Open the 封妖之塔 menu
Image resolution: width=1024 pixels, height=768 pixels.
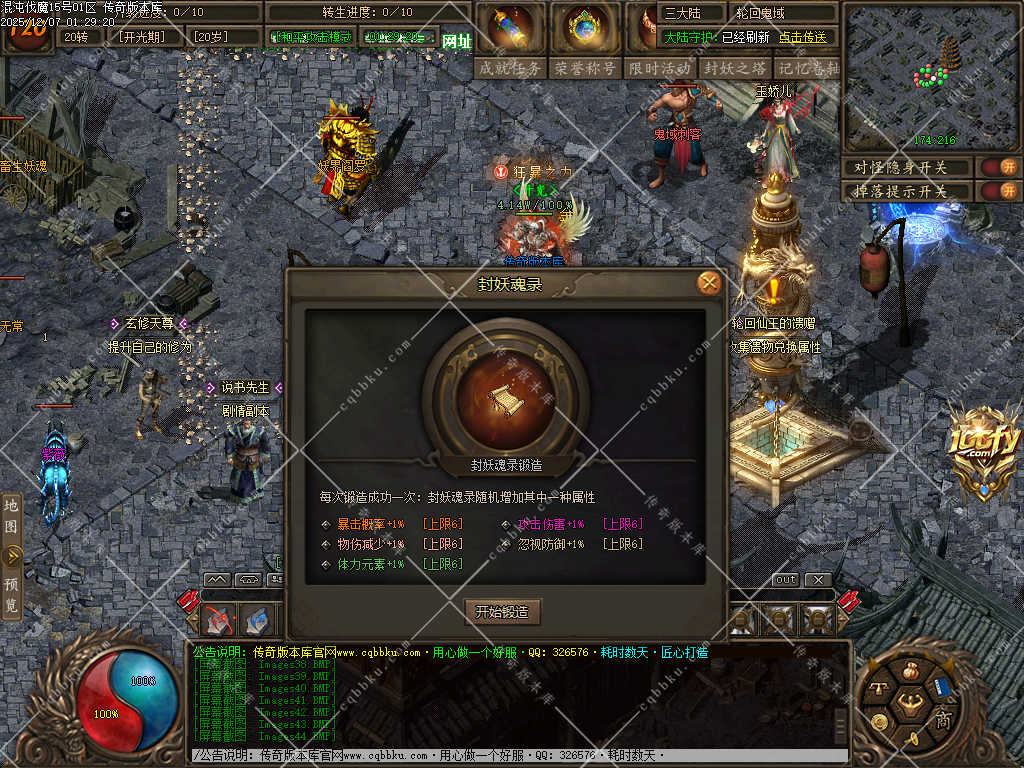pyautogui.click(x=735, y=68)
